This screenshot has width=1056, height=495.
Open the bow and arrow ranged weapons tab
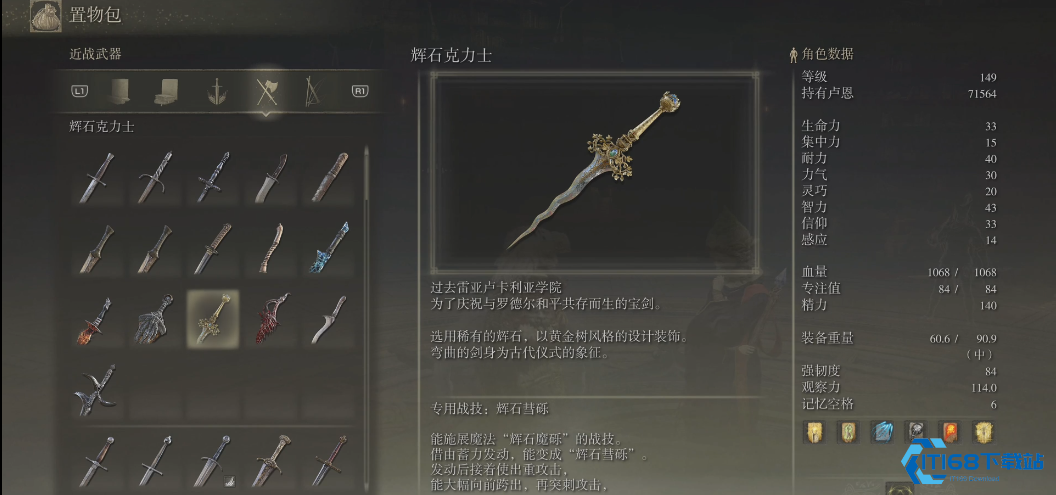[311, 92]
